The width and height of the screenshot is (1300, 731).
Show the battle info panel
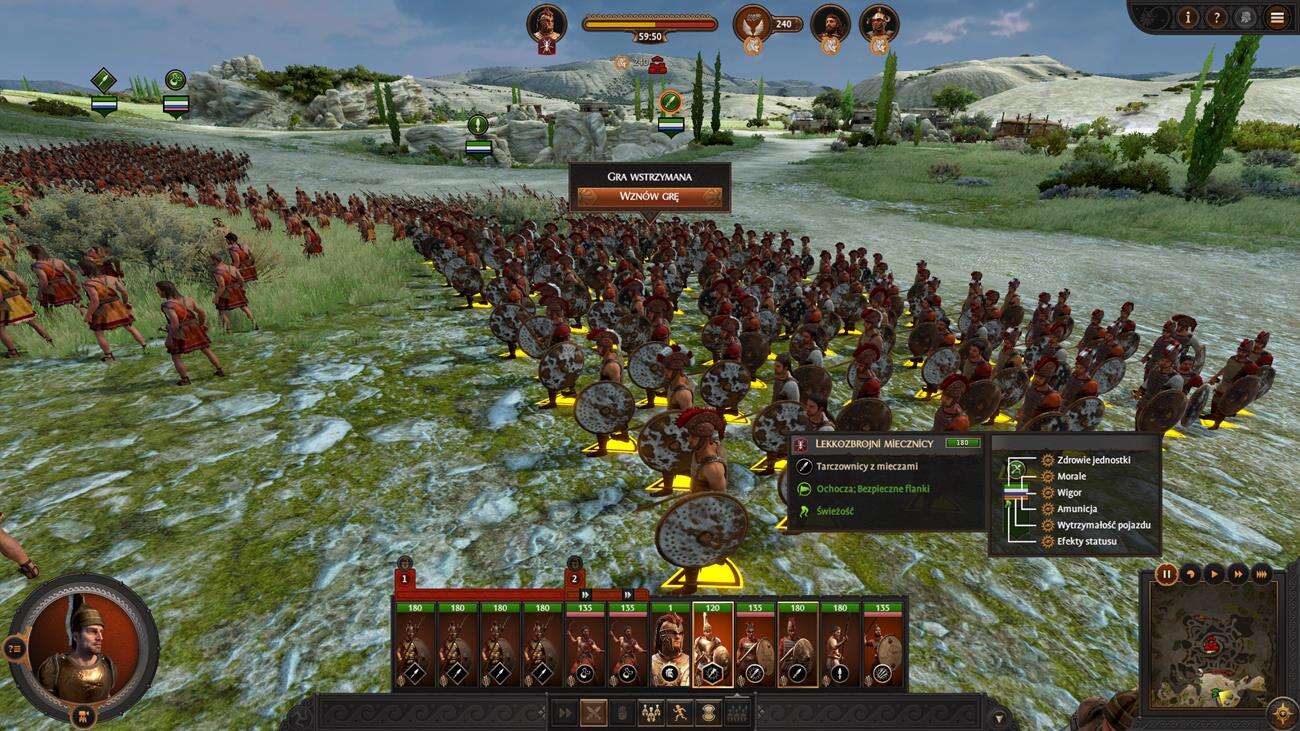click(1187, 17)
